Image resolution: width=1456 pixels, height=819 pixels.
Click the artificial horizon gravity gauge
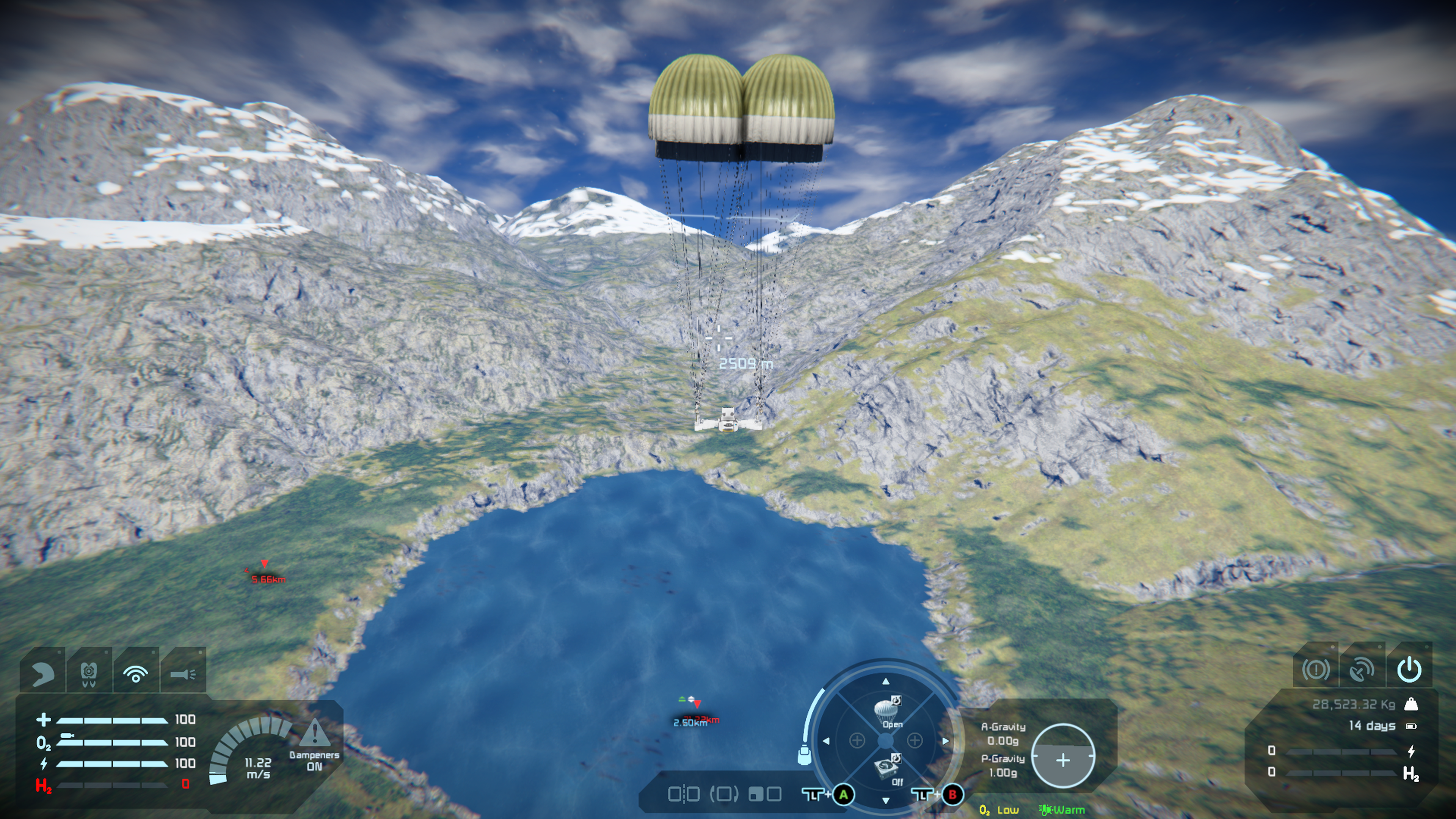tap(1062, 756)
